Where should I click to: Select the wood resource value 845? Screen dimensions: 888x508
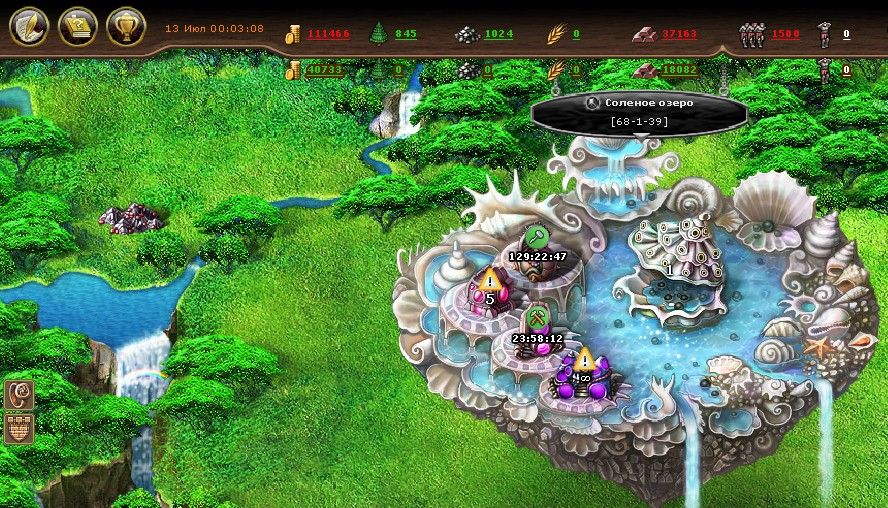point(406,34)
